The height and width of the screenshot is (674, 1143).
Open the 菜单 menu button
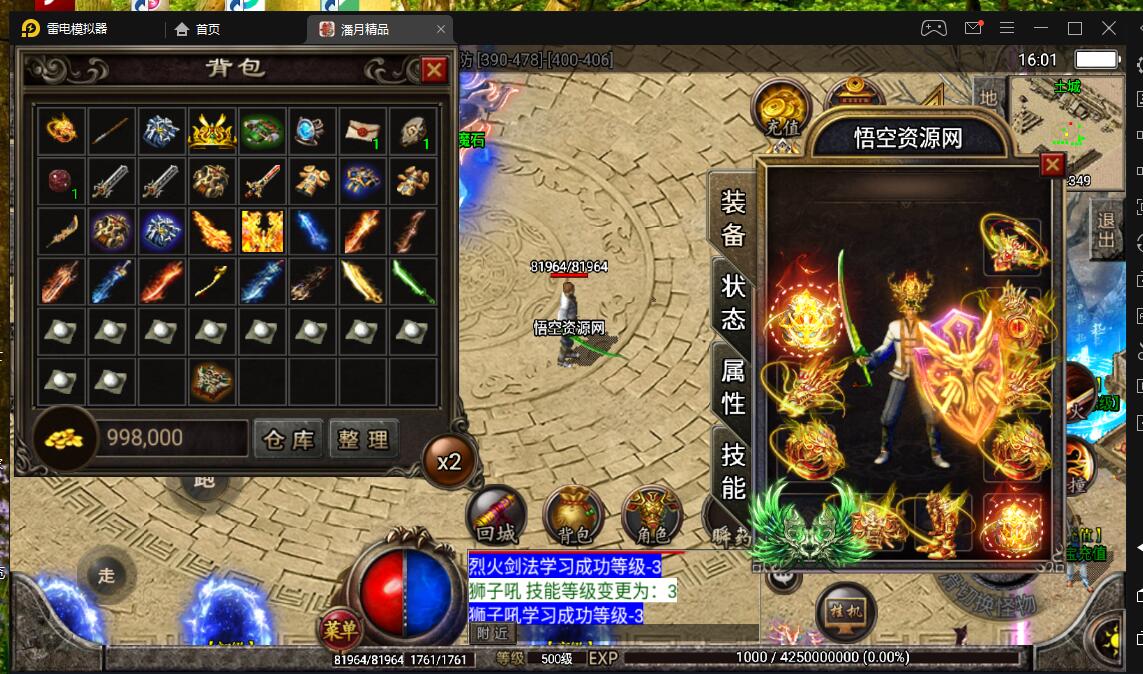click(x=341, y=629)
